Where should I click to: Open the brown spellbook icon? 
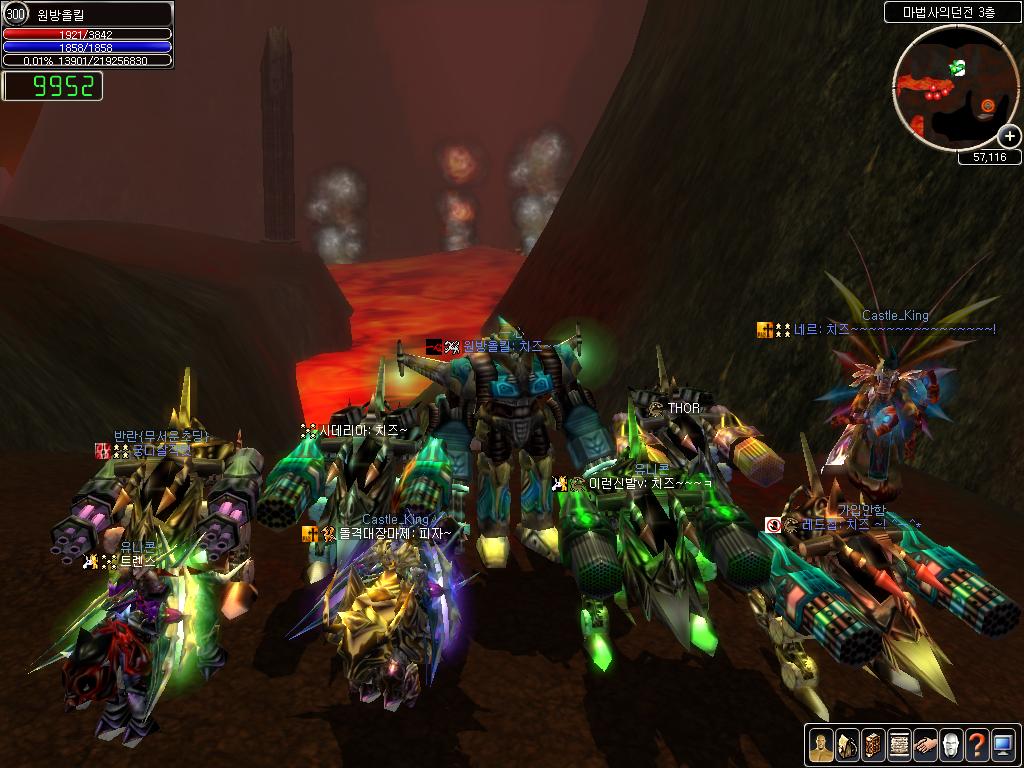[873, 745]
